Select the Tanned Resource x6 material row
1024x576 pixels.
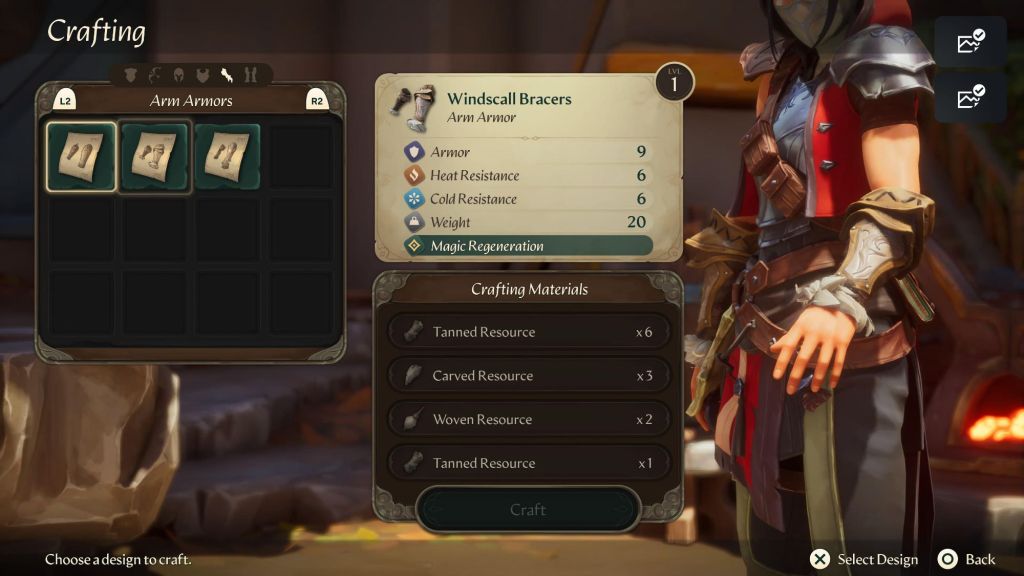[527, 332]
